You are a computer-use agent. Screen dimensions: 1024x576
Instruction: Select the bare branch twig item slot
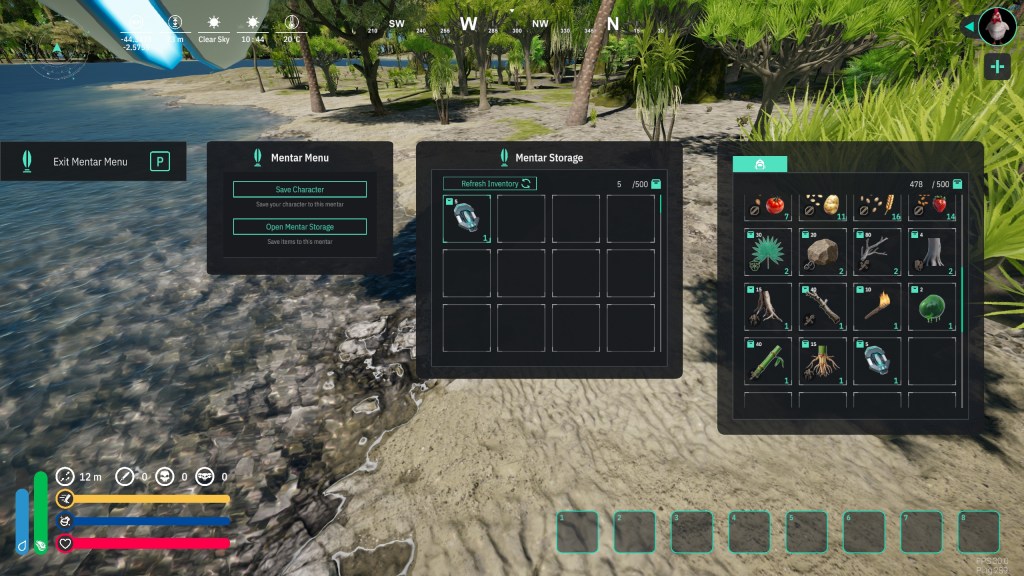pos(876,252)
